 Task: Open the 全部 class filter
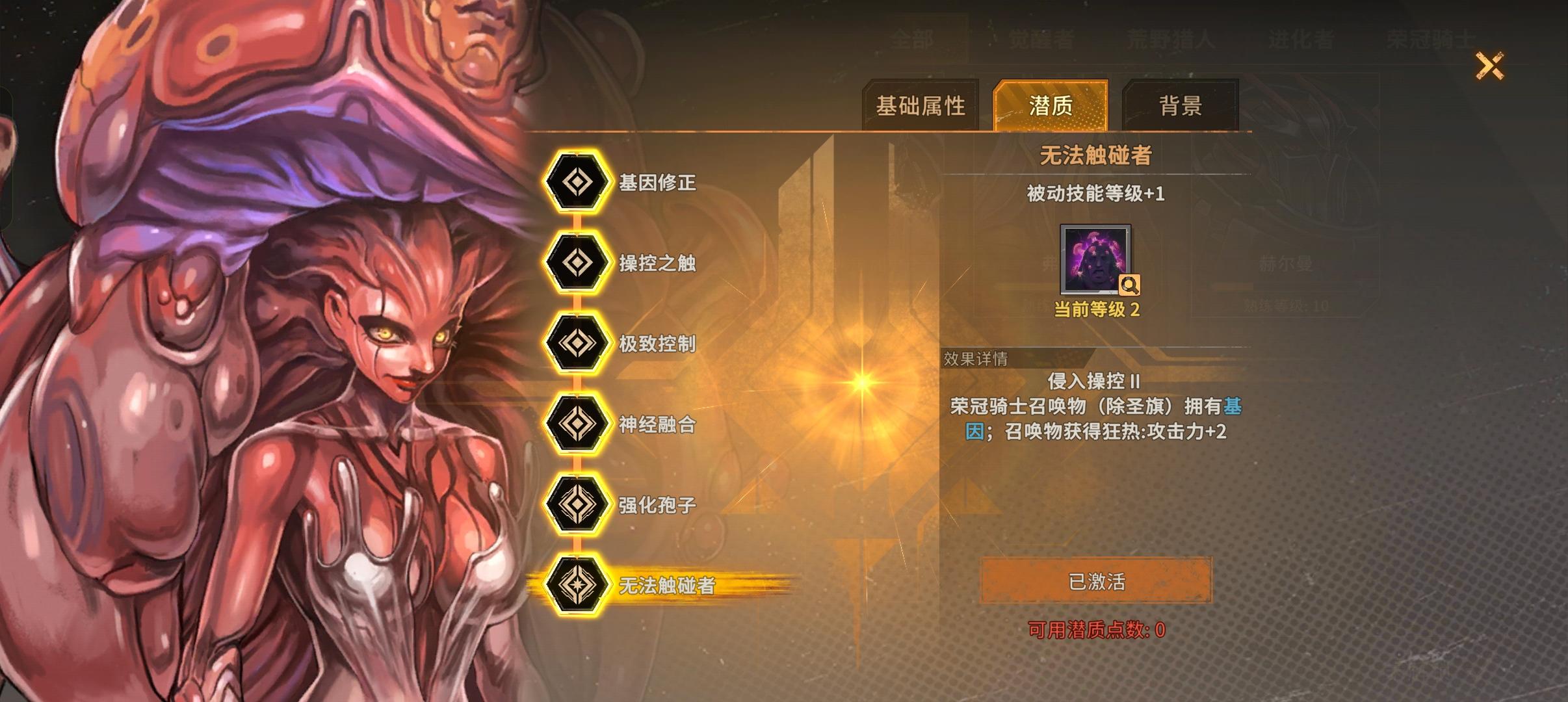tap(913, 40)
